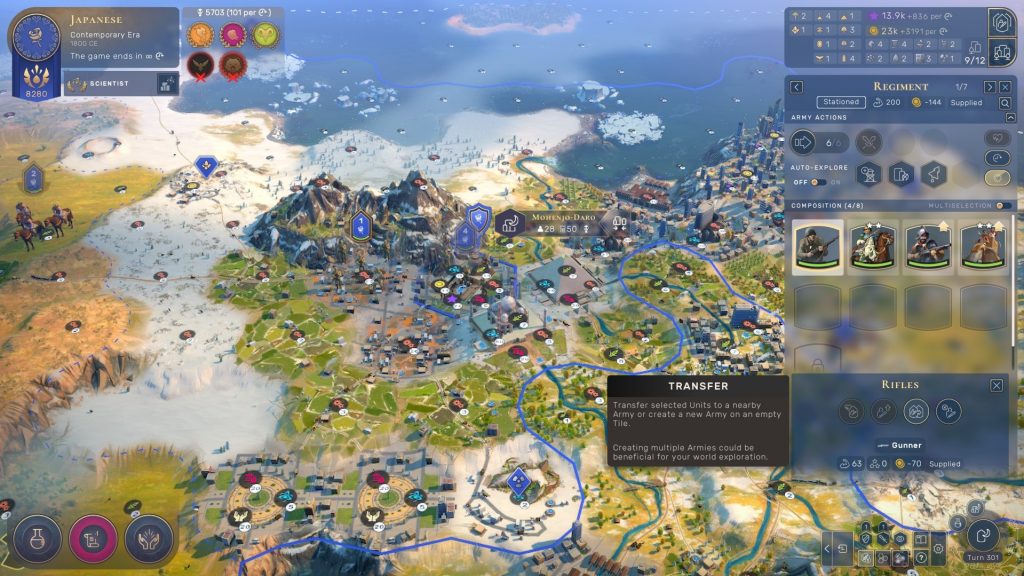Toggle the Multiselection switch
1024x576 pixels.
tap(1002, 205)
